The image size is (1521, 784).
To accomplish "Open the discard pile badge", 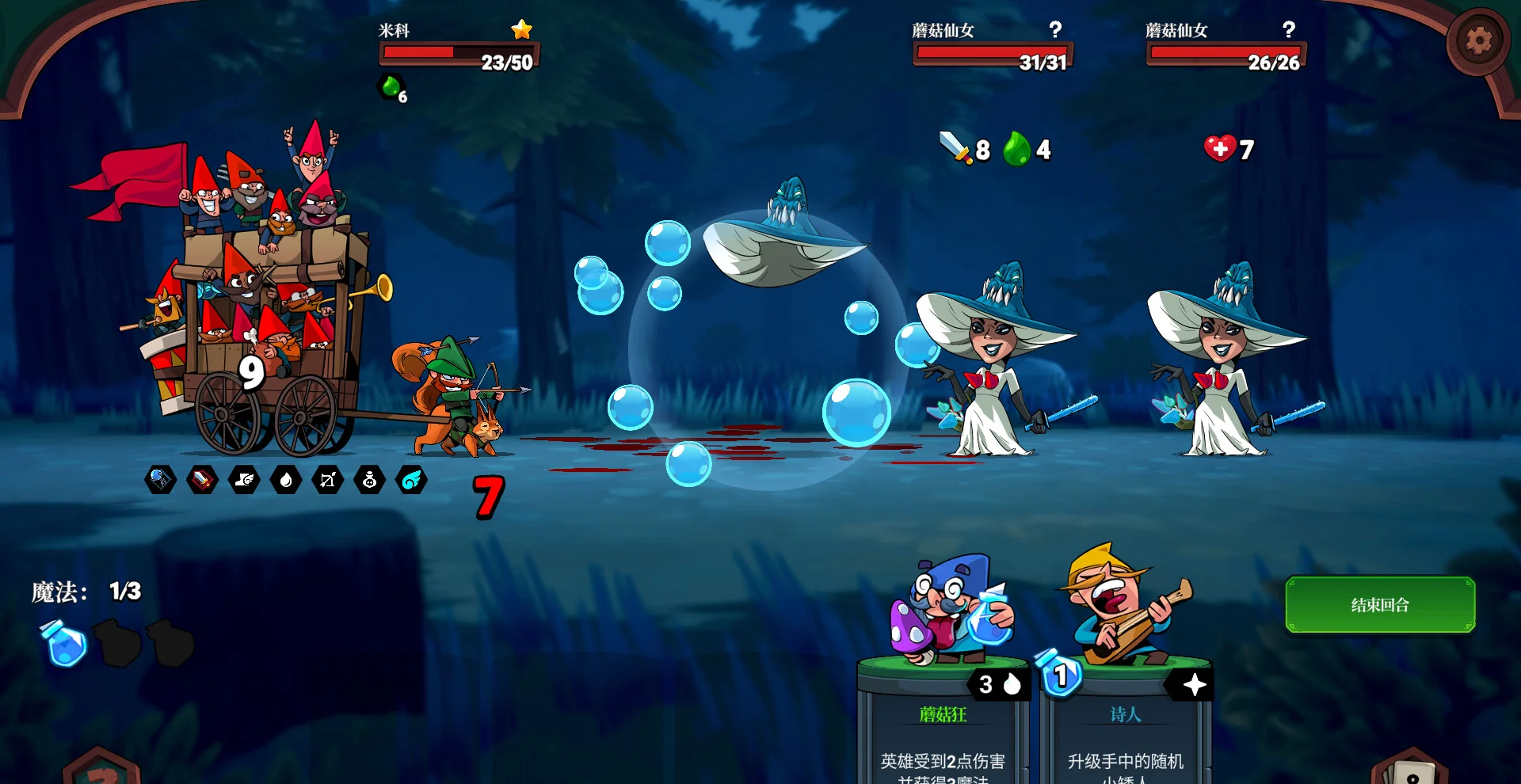I will (x=101, y=770).
